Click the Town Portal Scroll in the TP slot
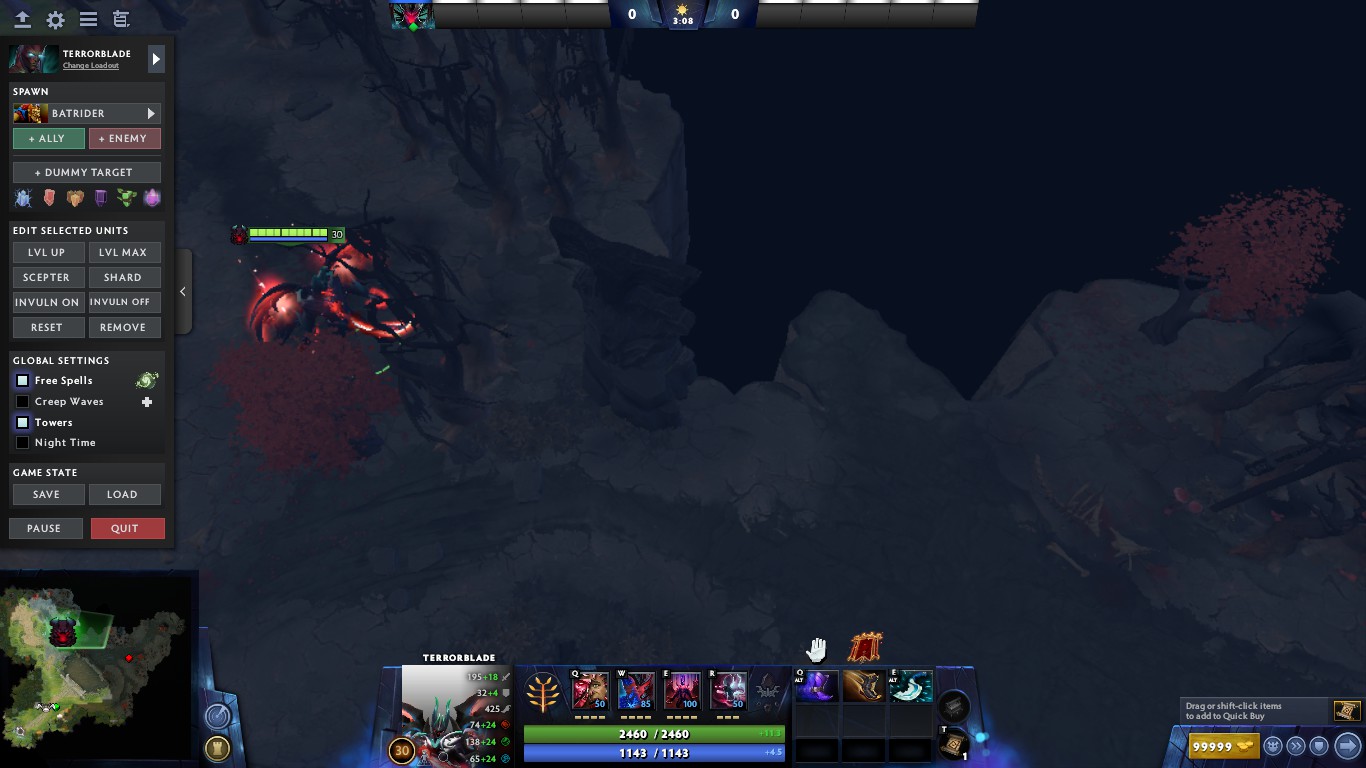The image size is (1366, 768). [950, 744]
